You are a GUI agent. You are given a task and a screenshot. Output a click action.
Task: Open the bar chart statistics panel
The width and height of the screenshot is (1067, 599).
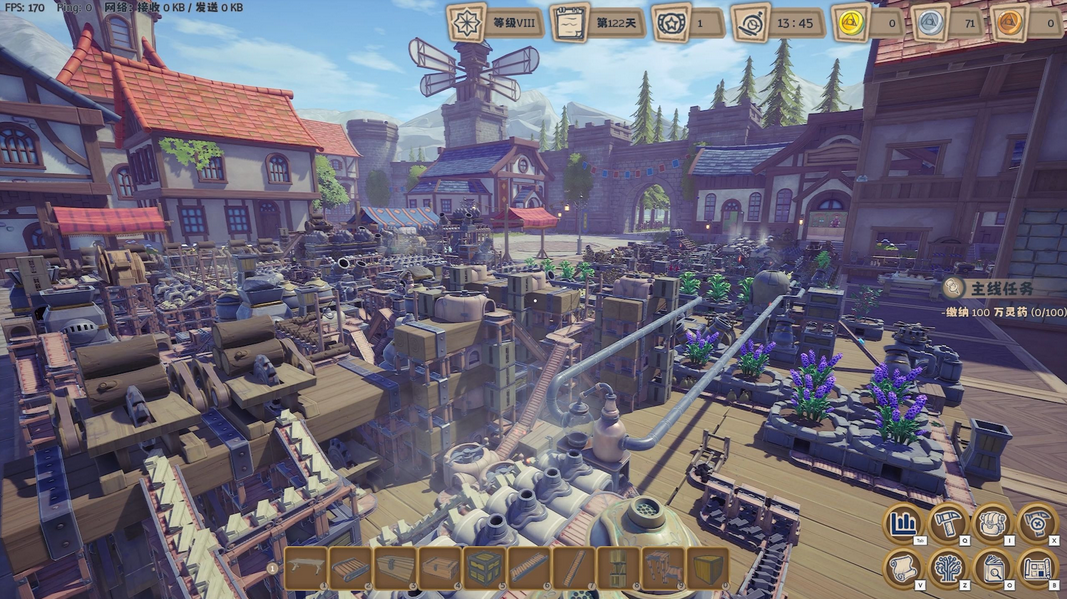903,523
